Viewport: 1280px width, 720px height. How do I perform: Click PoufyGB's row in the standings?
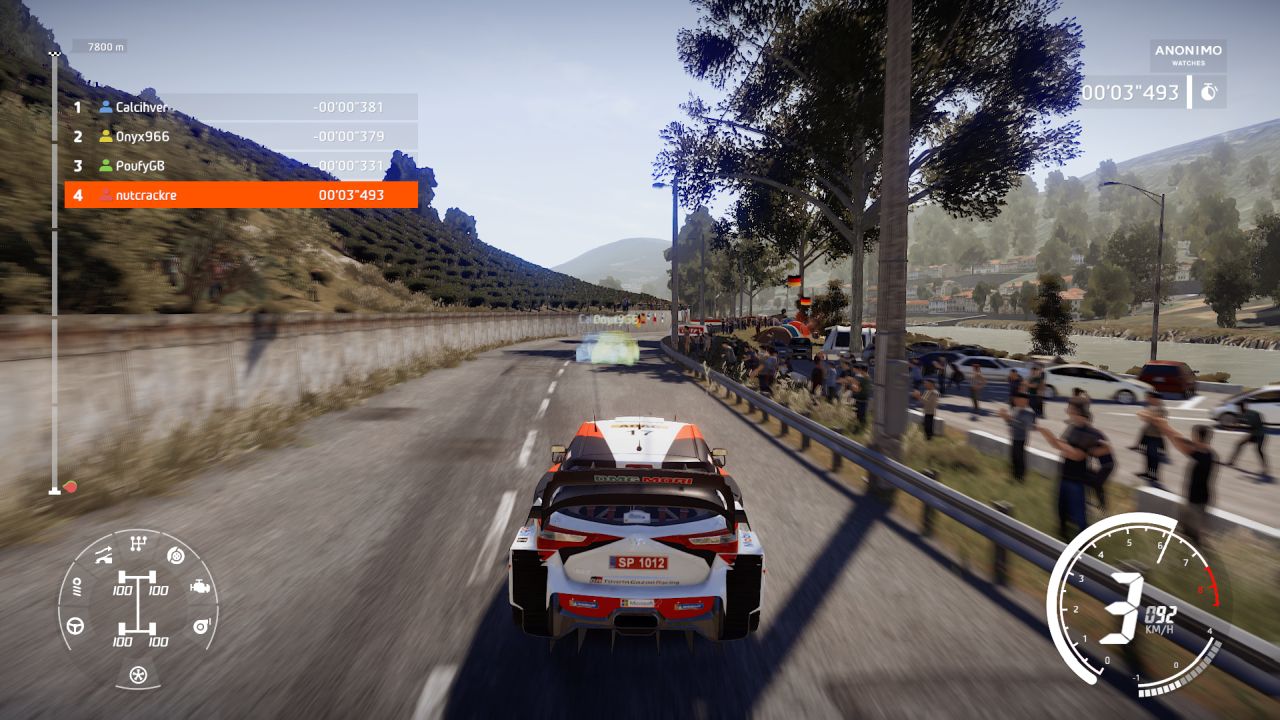click(241, 165)
